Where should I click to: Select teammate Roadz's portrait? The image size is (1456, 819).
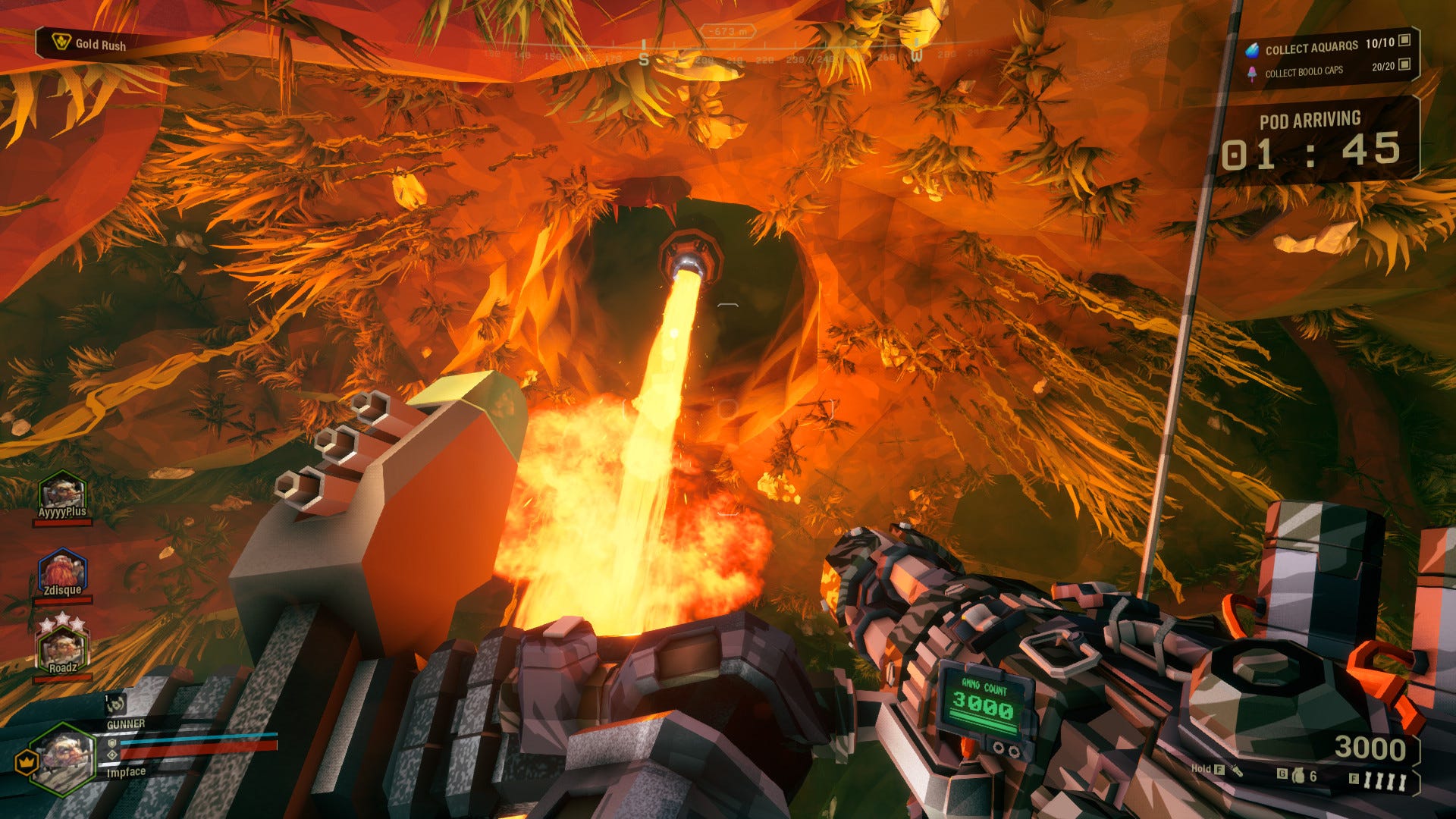point(63,649)
